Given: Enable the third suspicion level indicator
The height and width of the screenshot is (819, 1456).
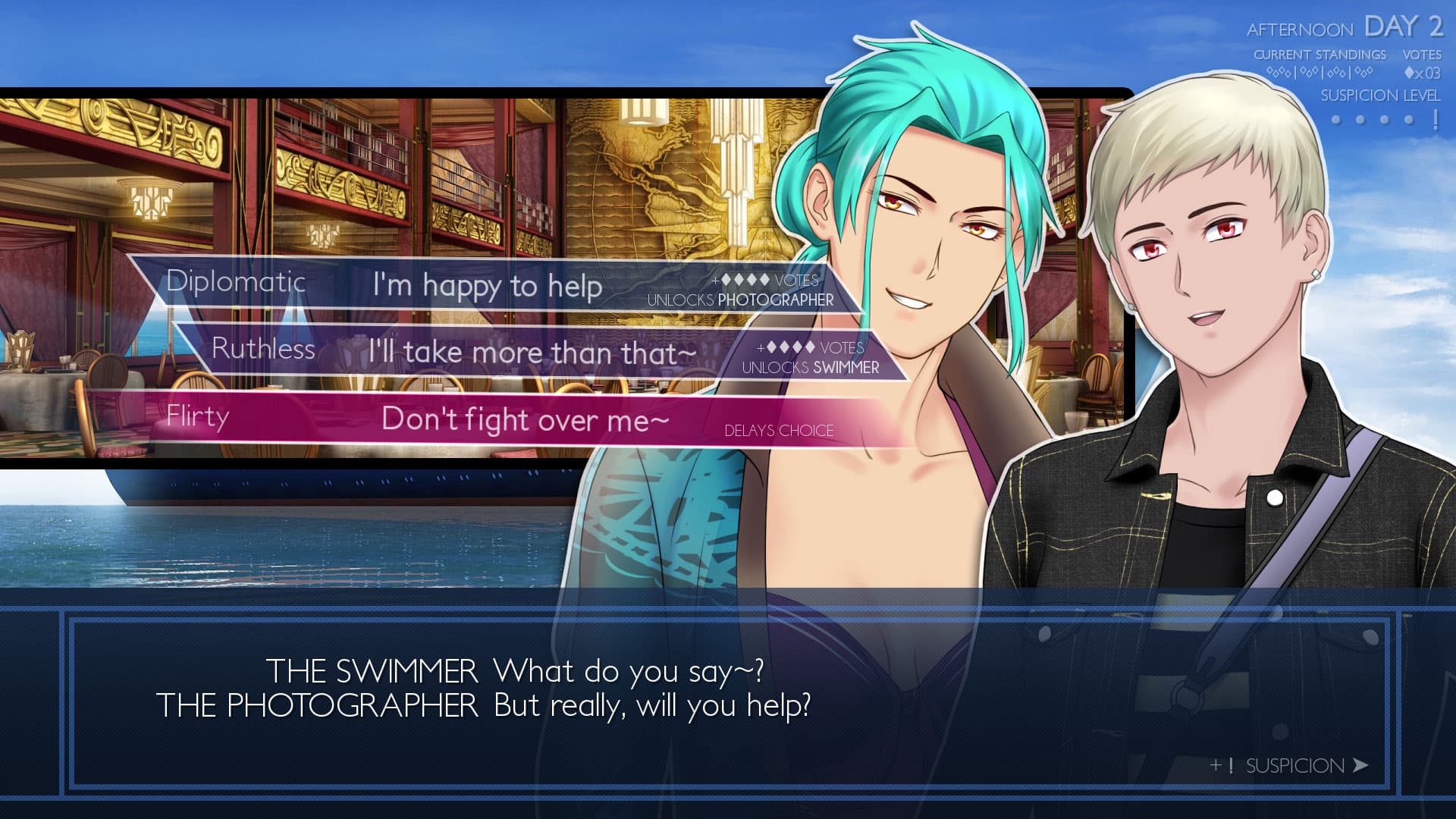Looking at the screenshot, I should (x=1384, y=119).
